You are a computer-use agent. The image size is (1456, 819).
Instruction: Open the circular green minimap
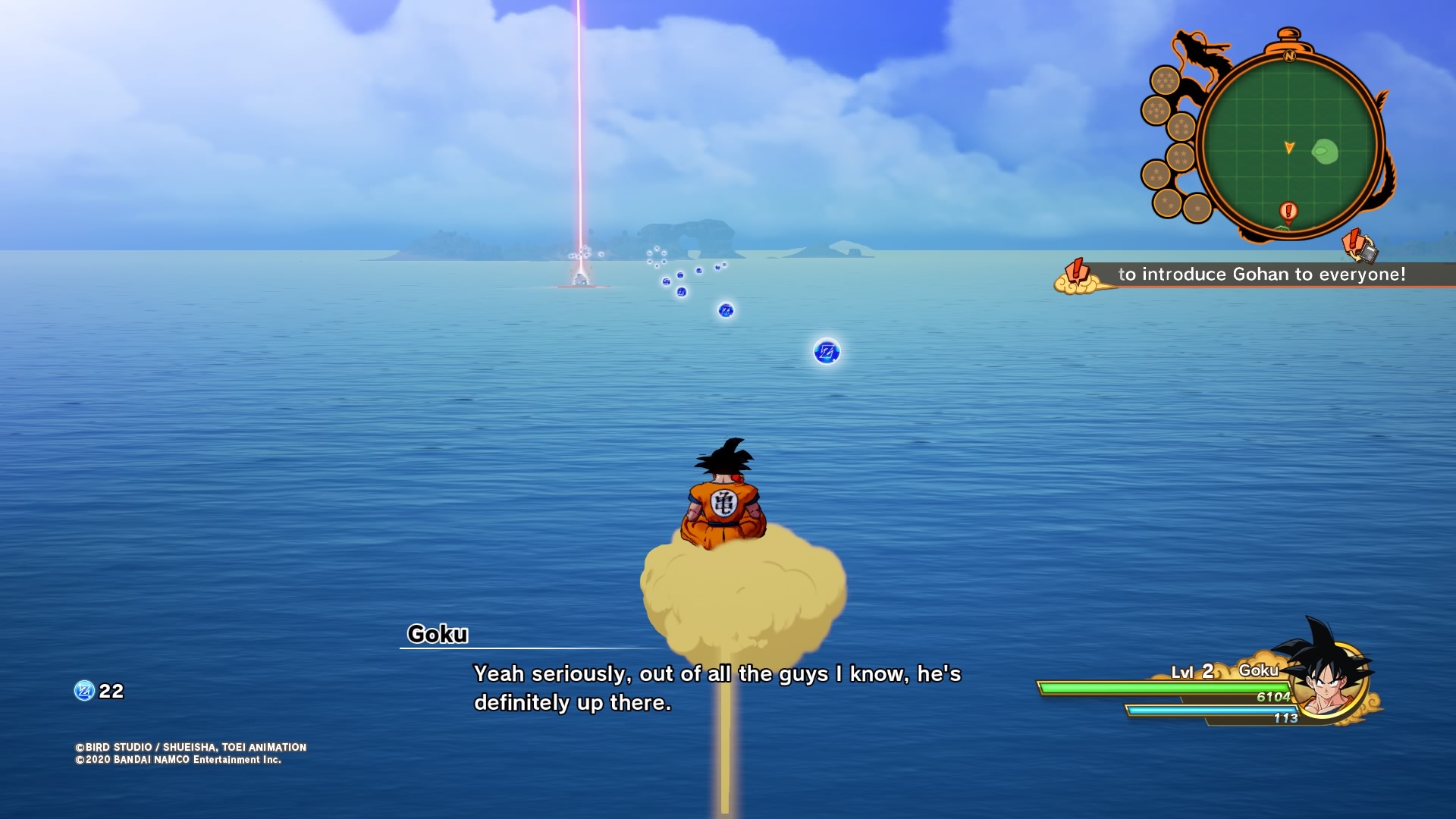(1289, 144)
